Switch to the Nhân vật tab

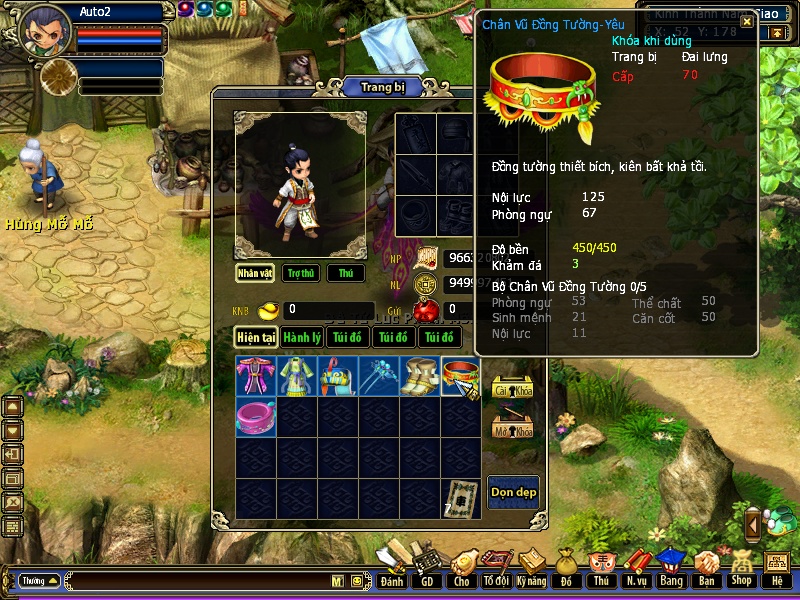click(255, 273)
